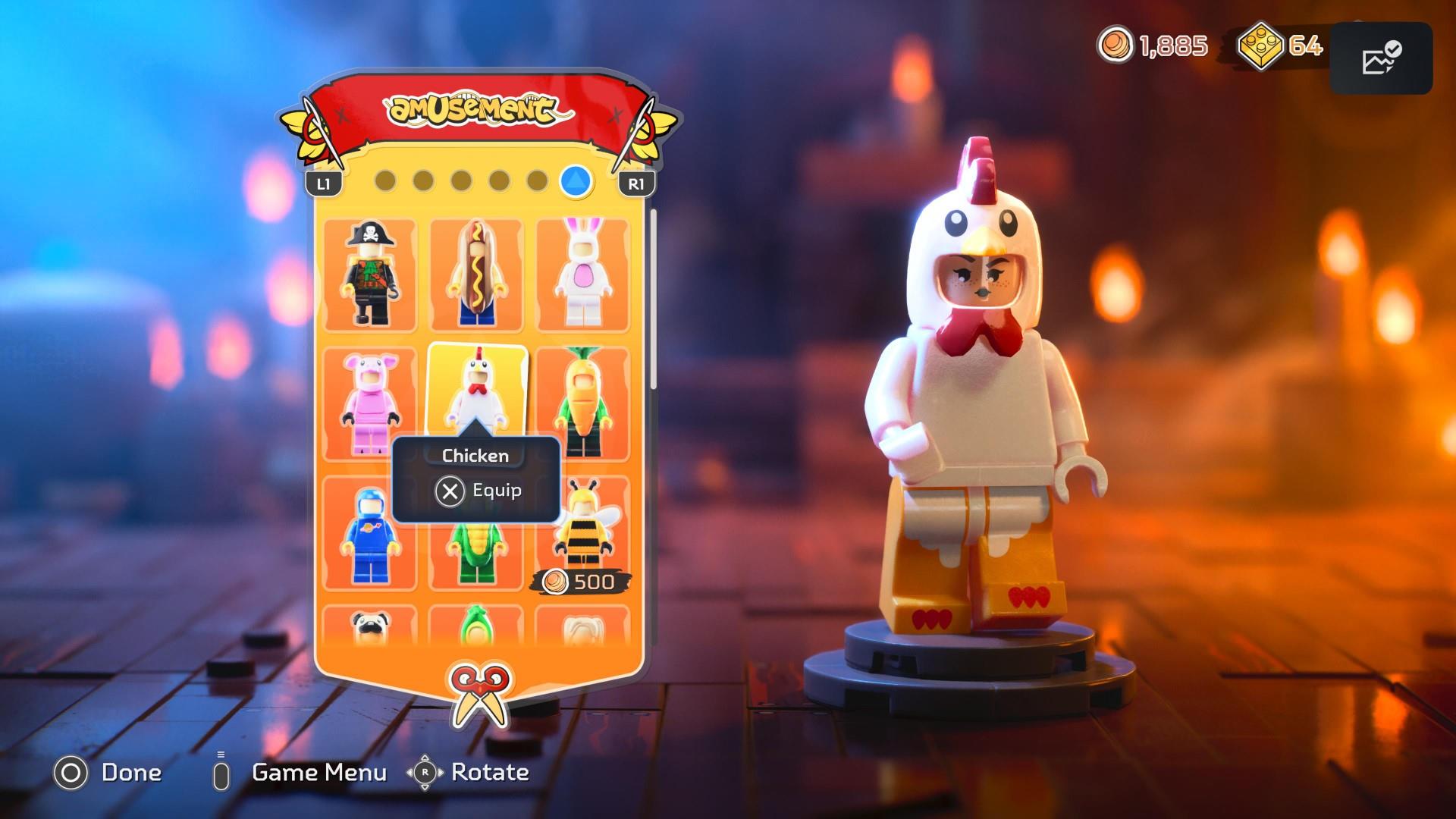This screenshot has height=819, width=1456.
Task: Click the Done button
Action: click(x=108, y=773)
